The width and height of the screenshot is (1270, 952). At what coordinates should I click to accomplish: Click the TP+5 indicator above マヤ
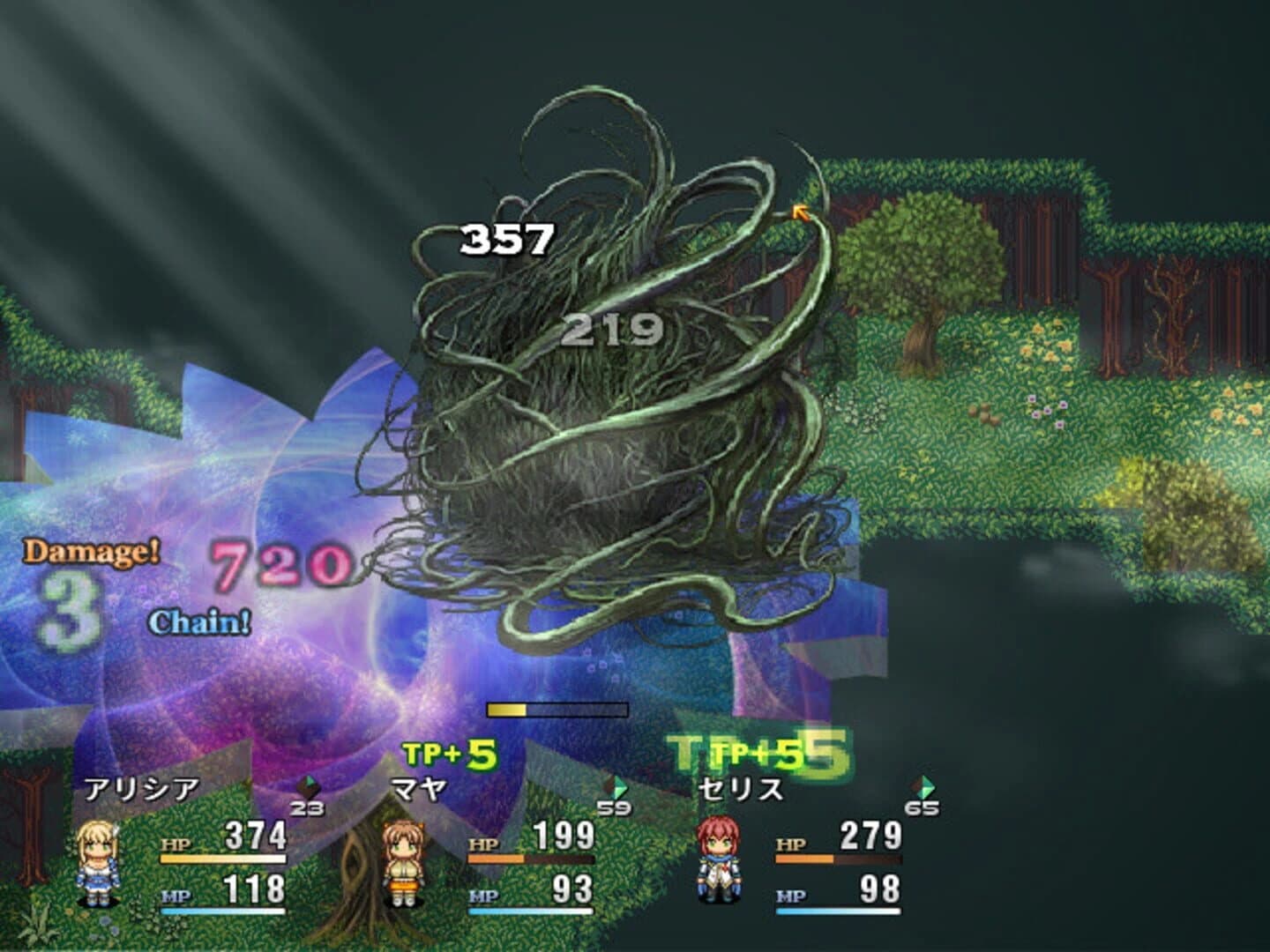coord(452,753)
